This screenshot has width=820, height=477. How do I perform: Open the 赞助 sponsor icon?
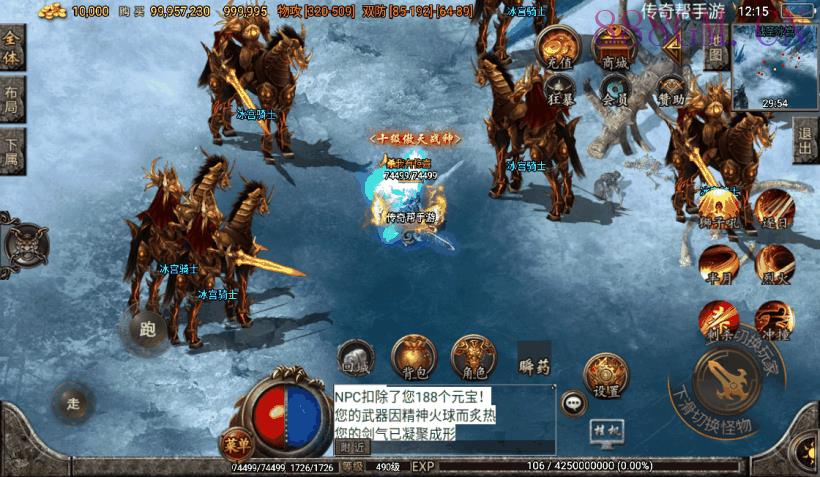671,90
